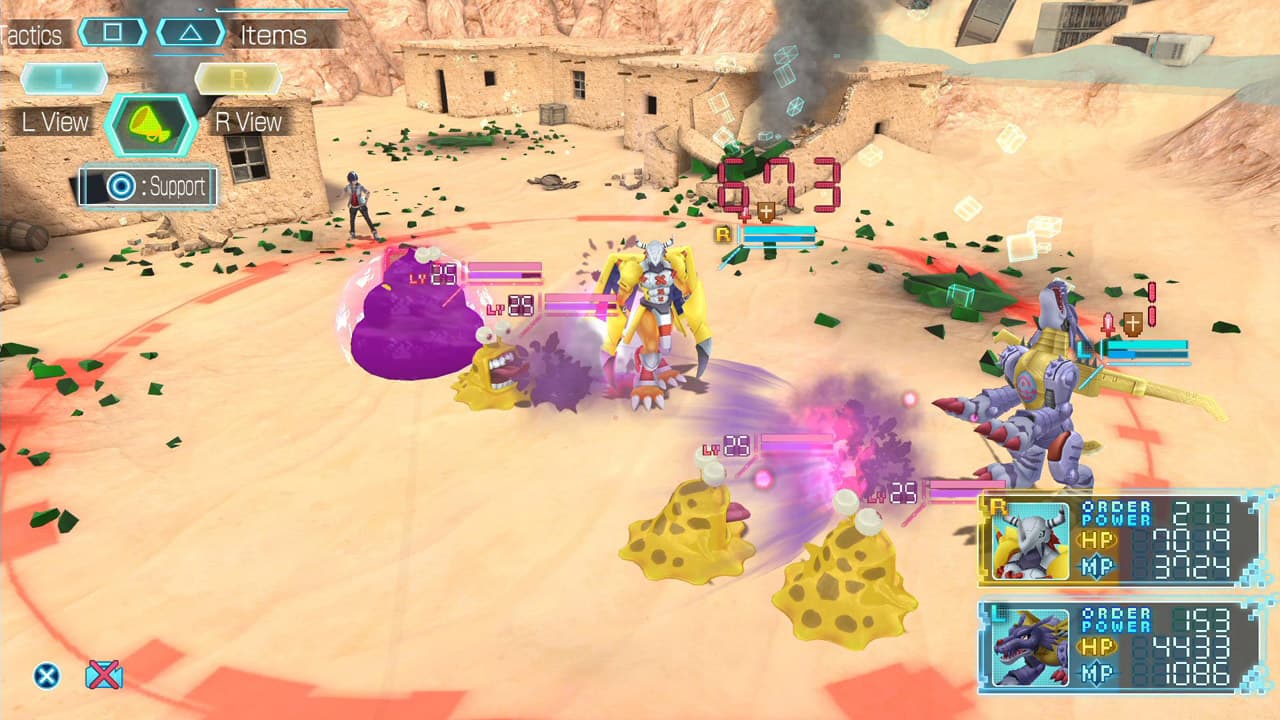This screenshot has height=720, width=1280.
Task: Select WarGreymon's portrait thumbnail
Action: (x=1030, y=546)
